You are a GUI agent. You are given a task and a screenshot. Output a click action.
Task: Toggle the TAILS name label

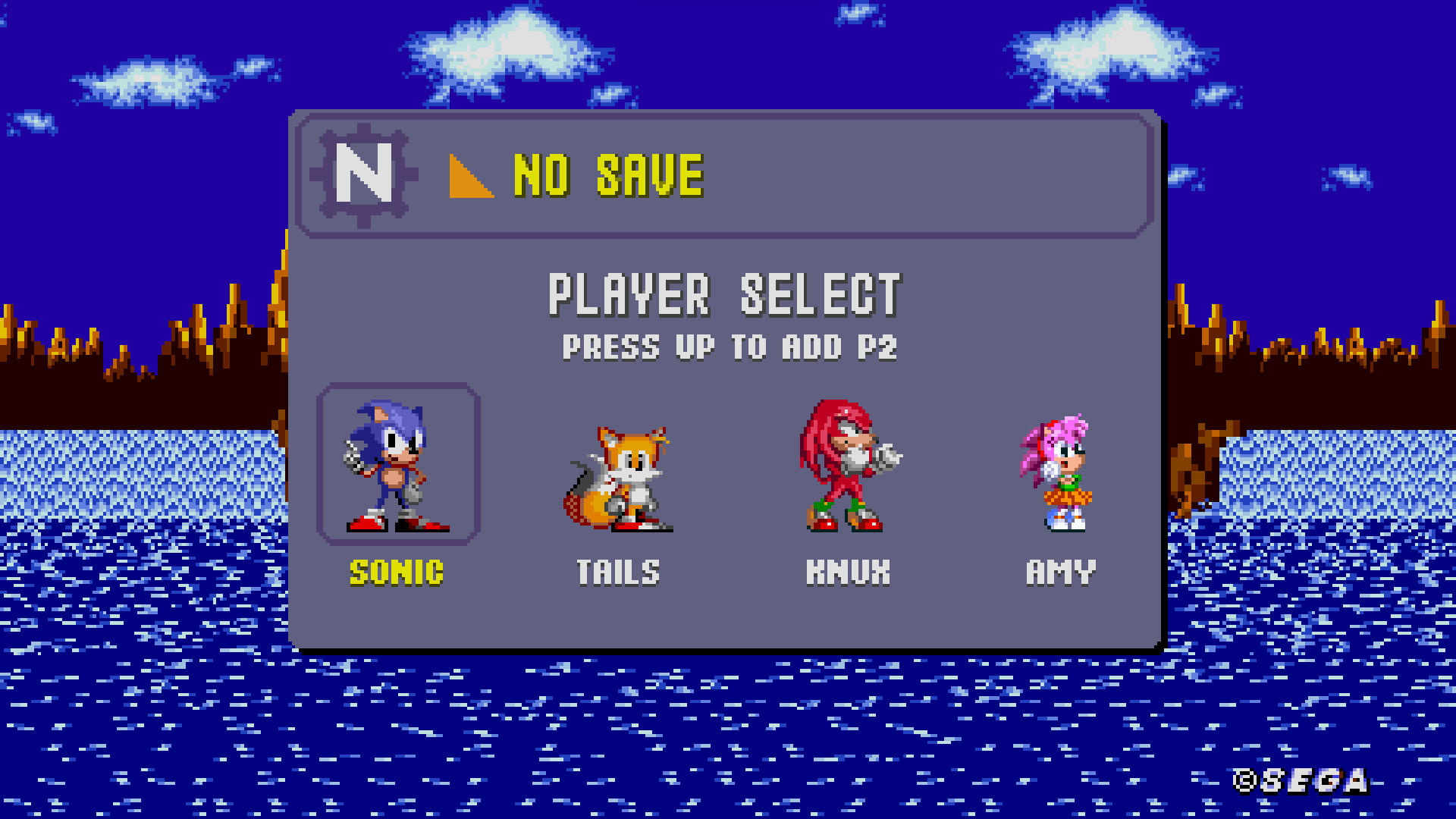[618, 571]
